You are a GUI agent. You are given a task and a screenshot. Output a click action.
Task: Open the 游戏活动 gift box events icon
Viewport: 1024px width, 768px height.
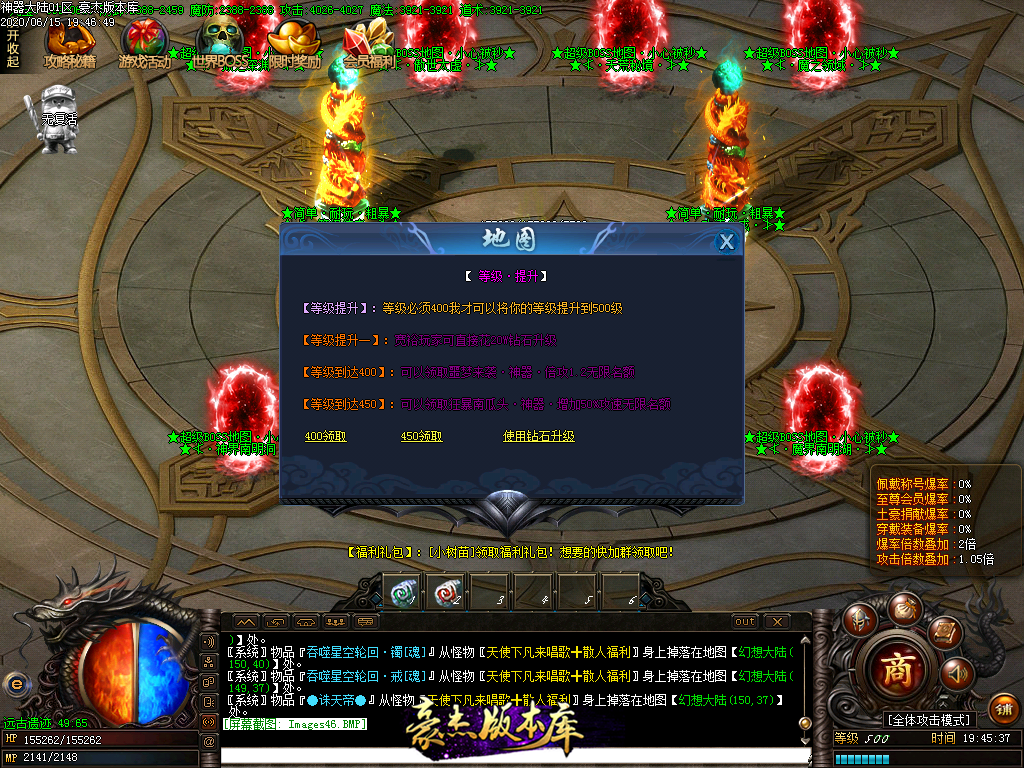145,46
